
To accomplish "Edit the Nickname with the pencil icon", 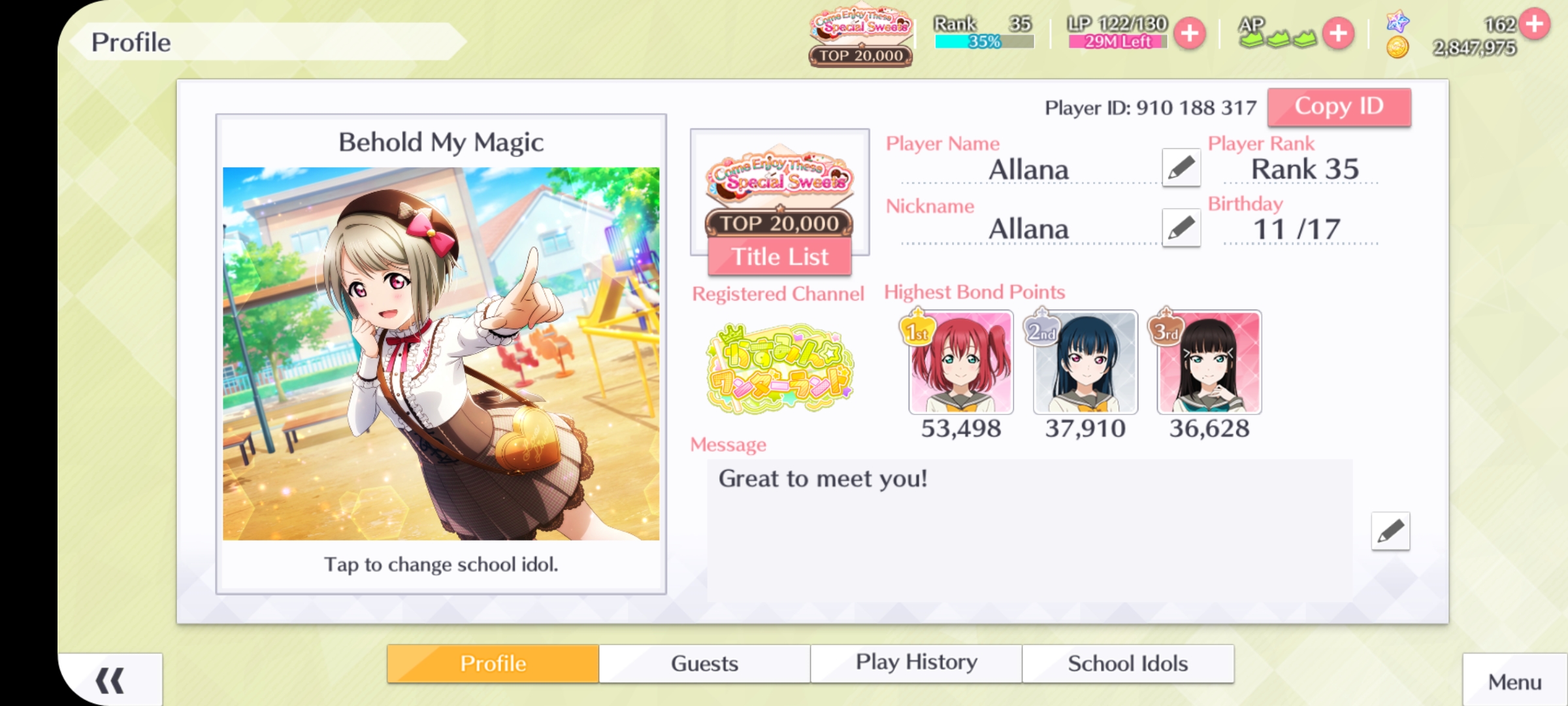I will (1181, 228).
